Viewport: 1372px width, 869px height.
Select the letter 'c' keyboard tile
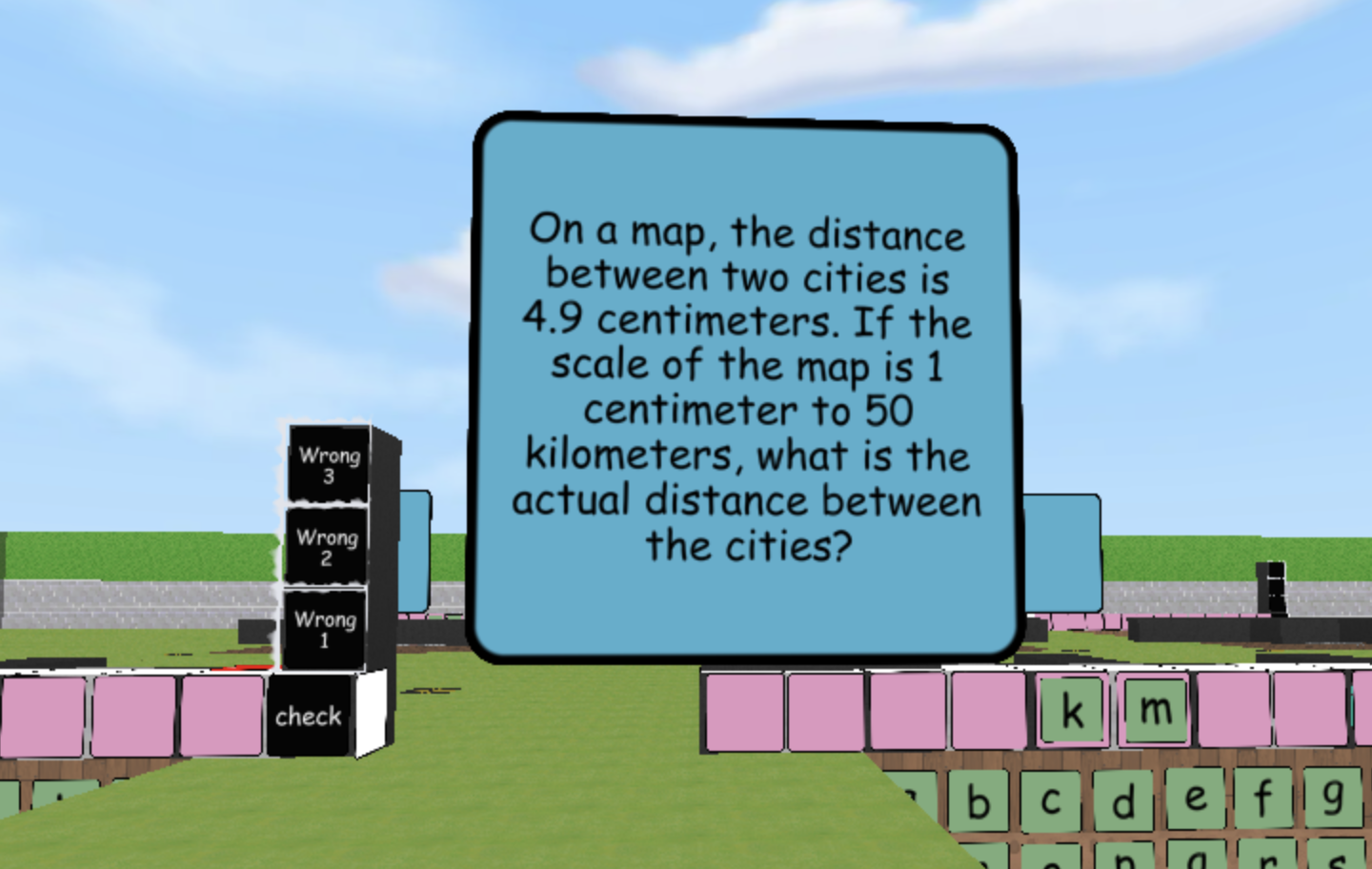click(1049, 798)
